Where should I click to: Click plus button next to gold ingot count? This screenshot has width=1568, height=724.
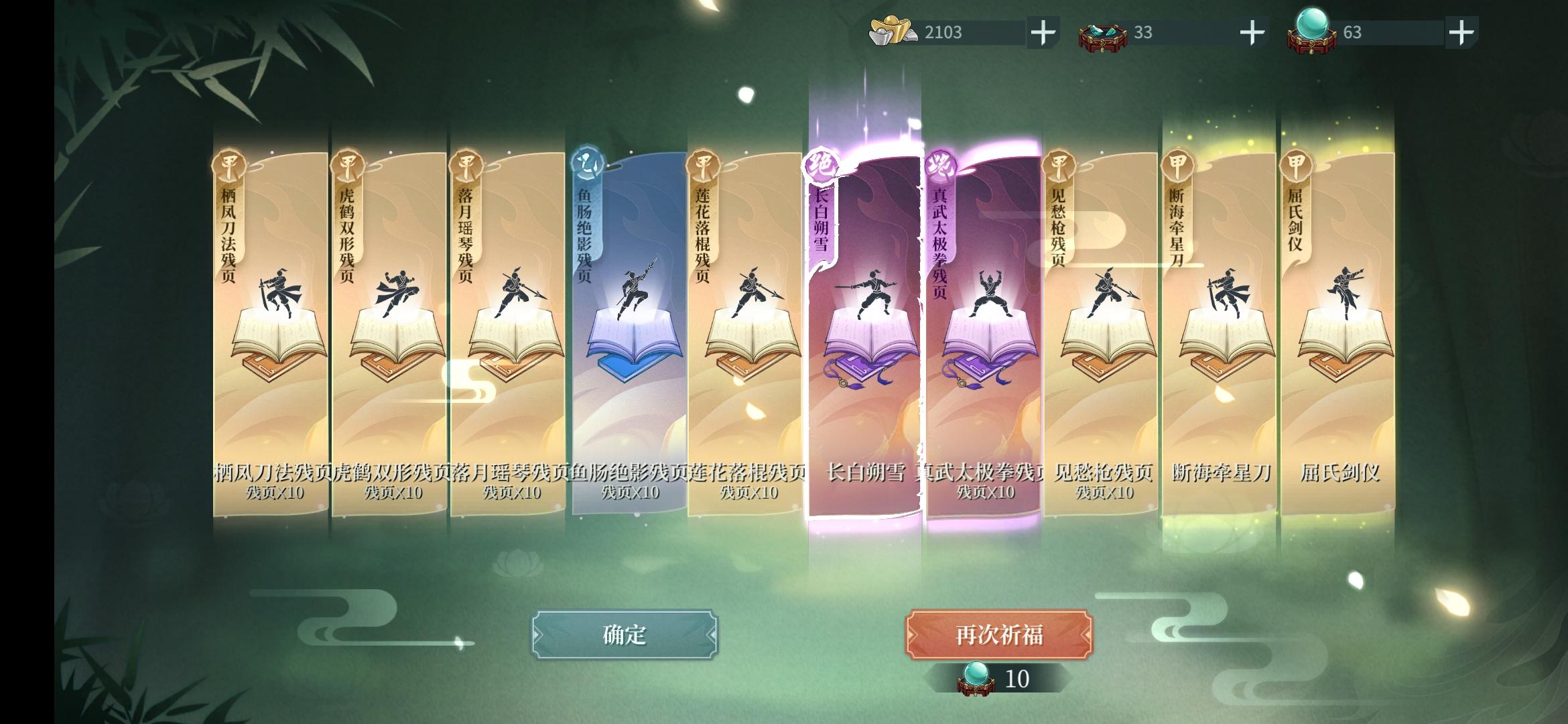[1044, 30]
